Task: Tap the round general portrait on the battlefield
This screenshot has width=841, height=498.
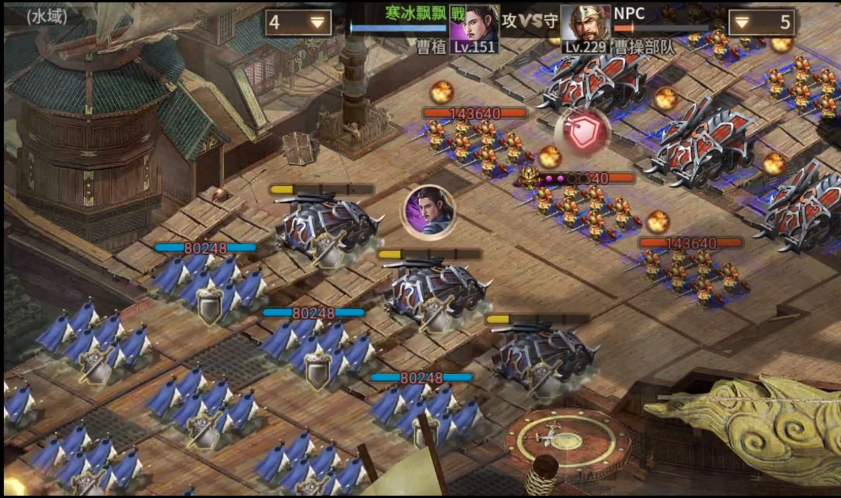Action: point(429,211)
